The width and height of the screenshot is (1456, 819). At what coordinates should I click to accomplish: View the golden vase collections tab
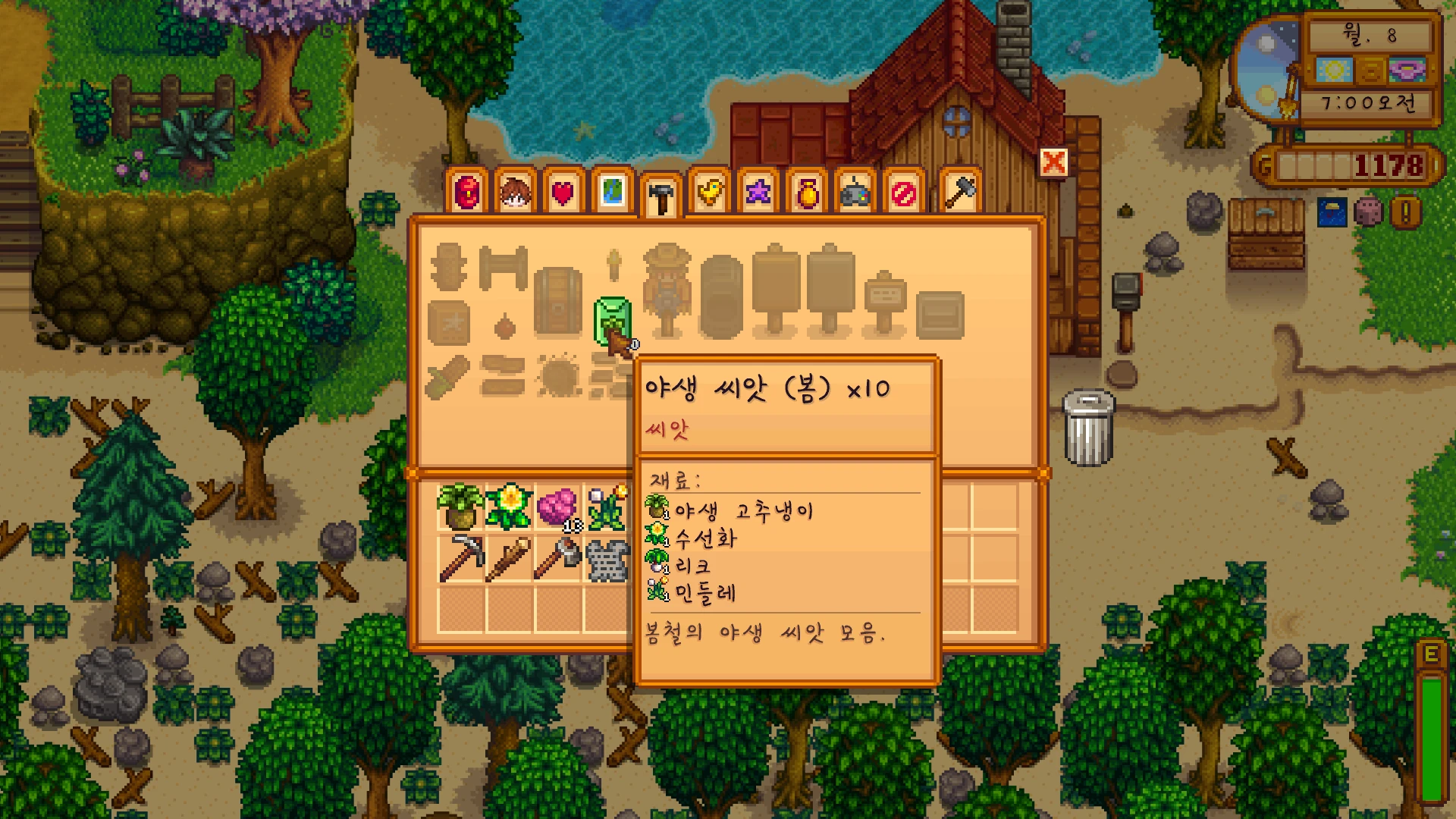[x=808, y=193]
